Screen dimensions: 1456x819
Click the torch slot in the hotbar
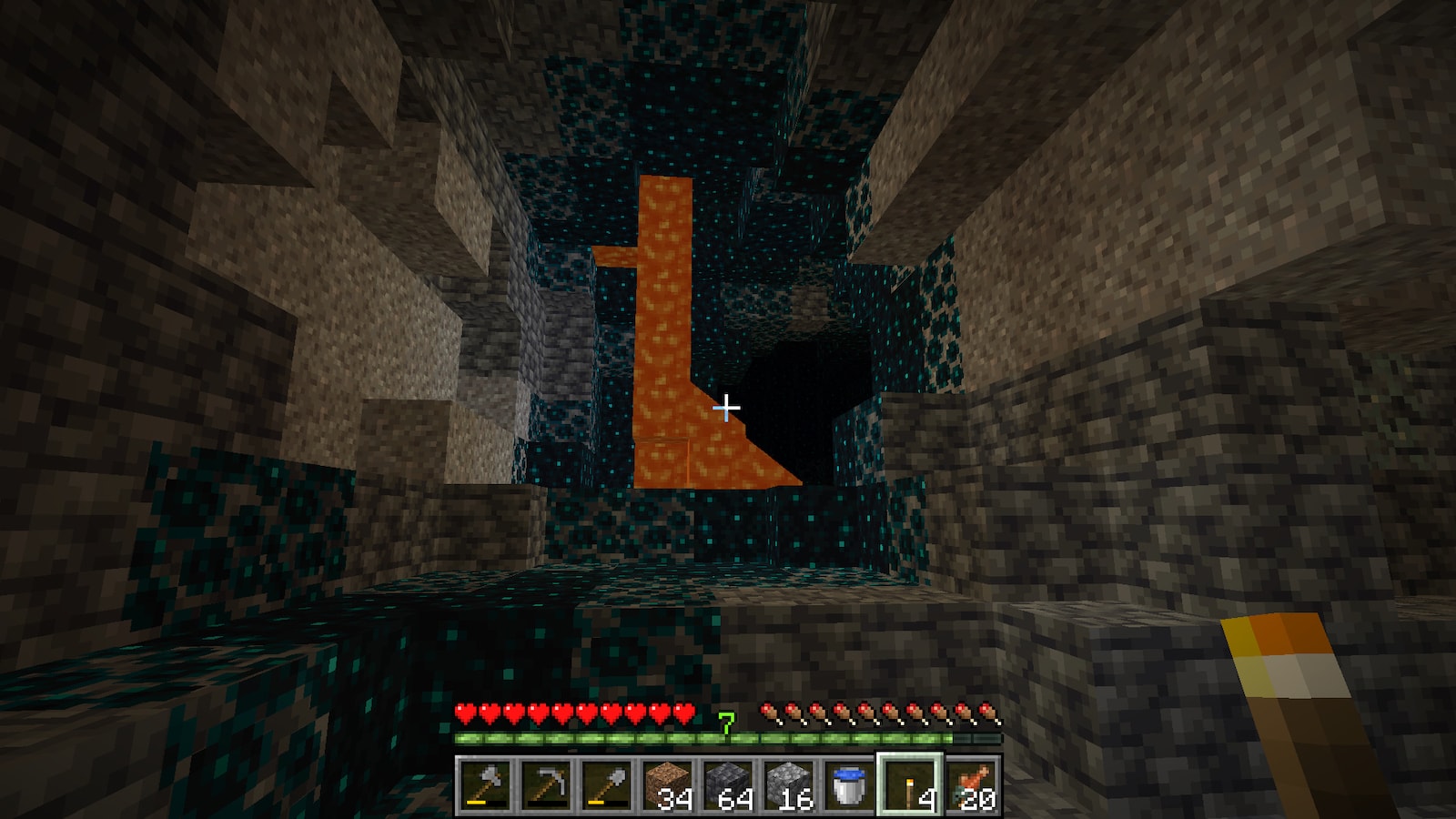[910, 784]
